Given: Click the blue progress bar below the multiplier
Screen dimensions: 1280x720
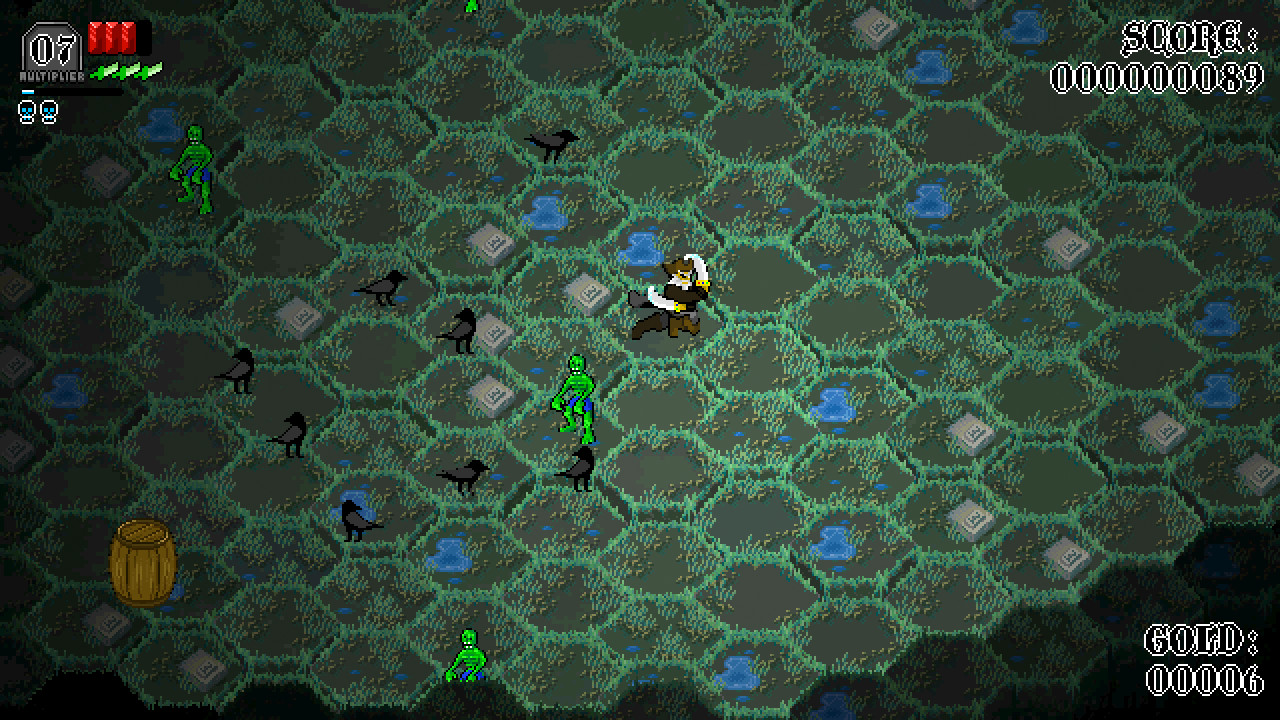Looking at the screenshot, I should click(x=30, y=90).
